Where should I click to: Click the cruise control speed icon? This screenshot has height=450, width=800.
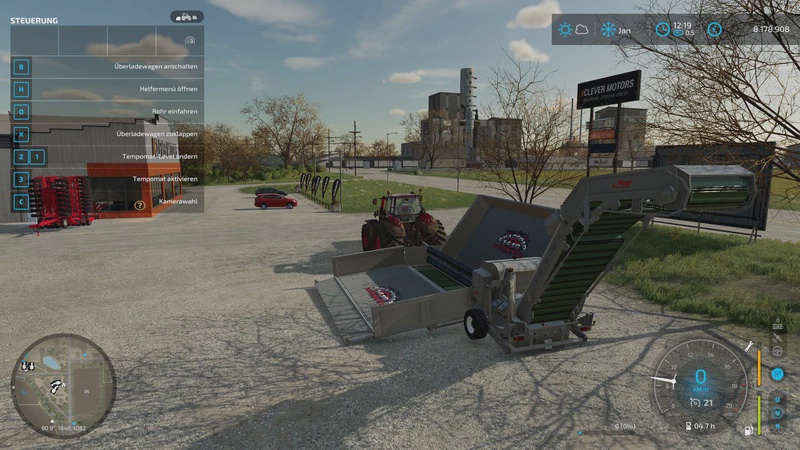coord(697,403)
